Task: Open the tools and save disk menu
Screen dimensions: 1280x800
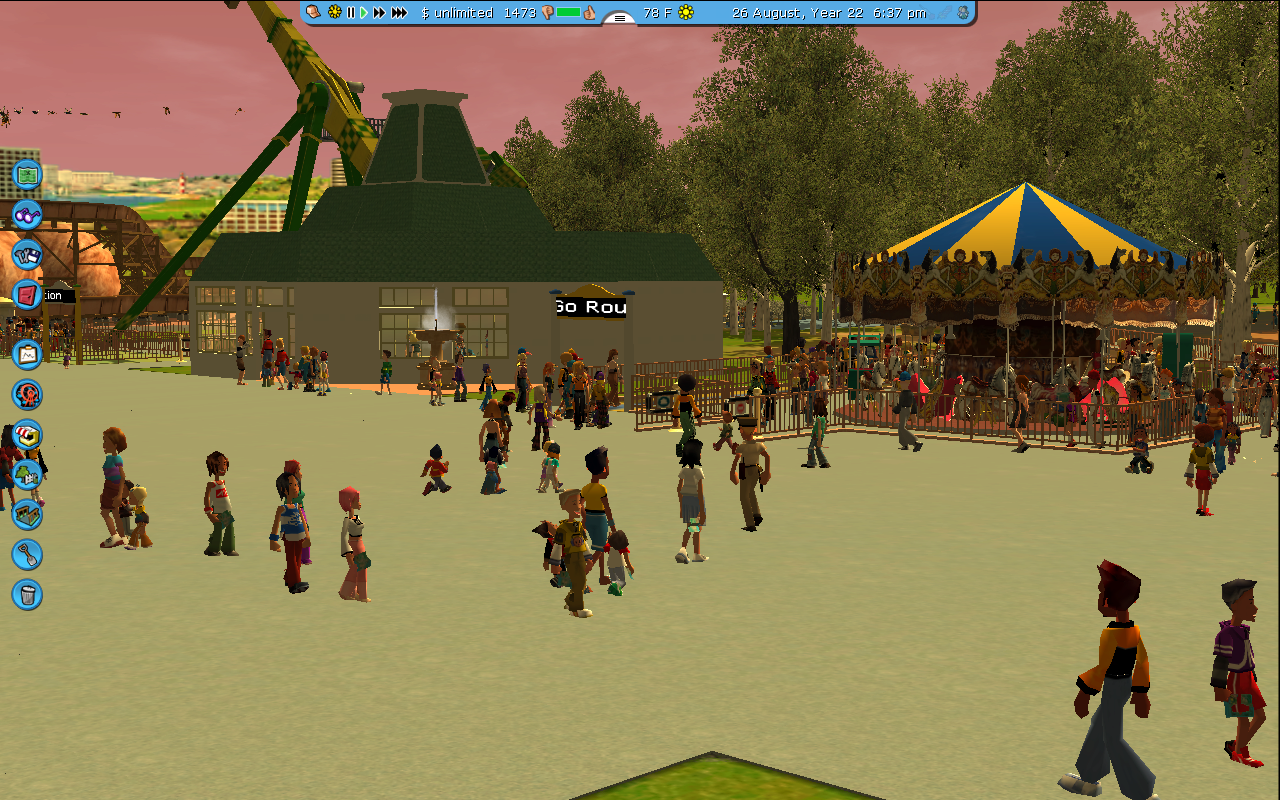Action: coord(27,254)
